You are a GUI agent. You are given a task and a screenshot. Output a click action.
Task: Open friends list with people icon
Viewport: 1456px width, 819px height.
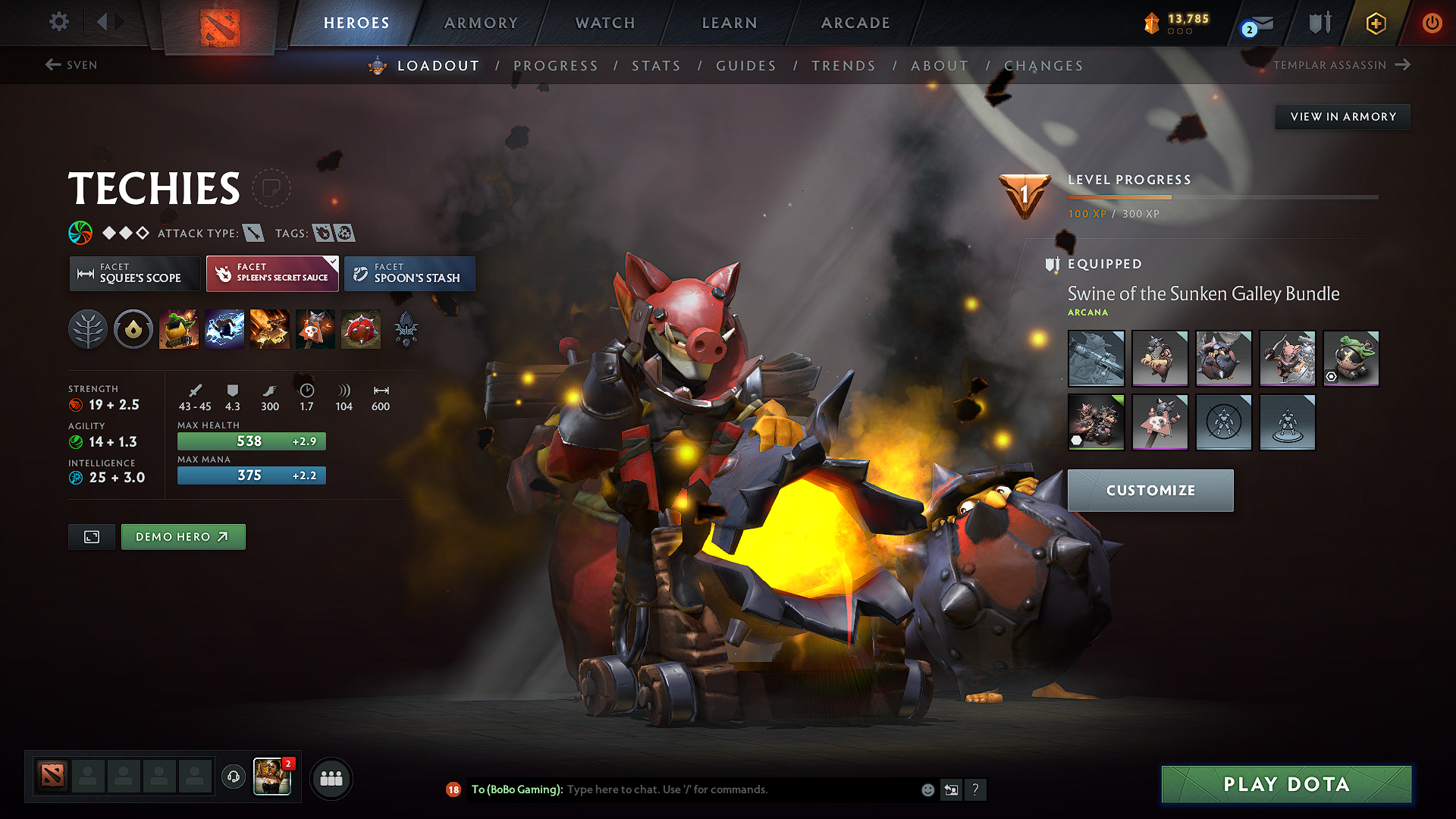330,777
